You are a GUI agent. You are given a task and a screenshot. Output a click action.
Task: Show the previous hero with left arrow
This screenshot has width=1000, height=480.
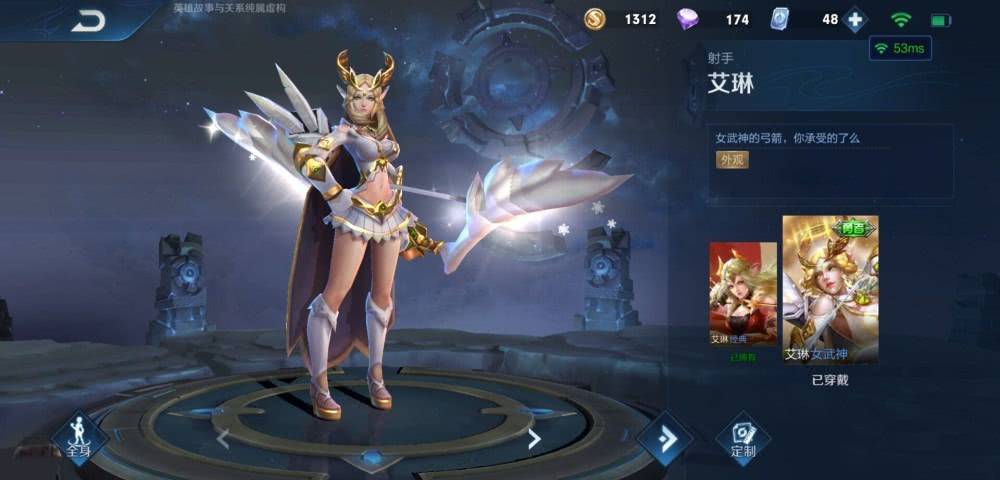222,437
